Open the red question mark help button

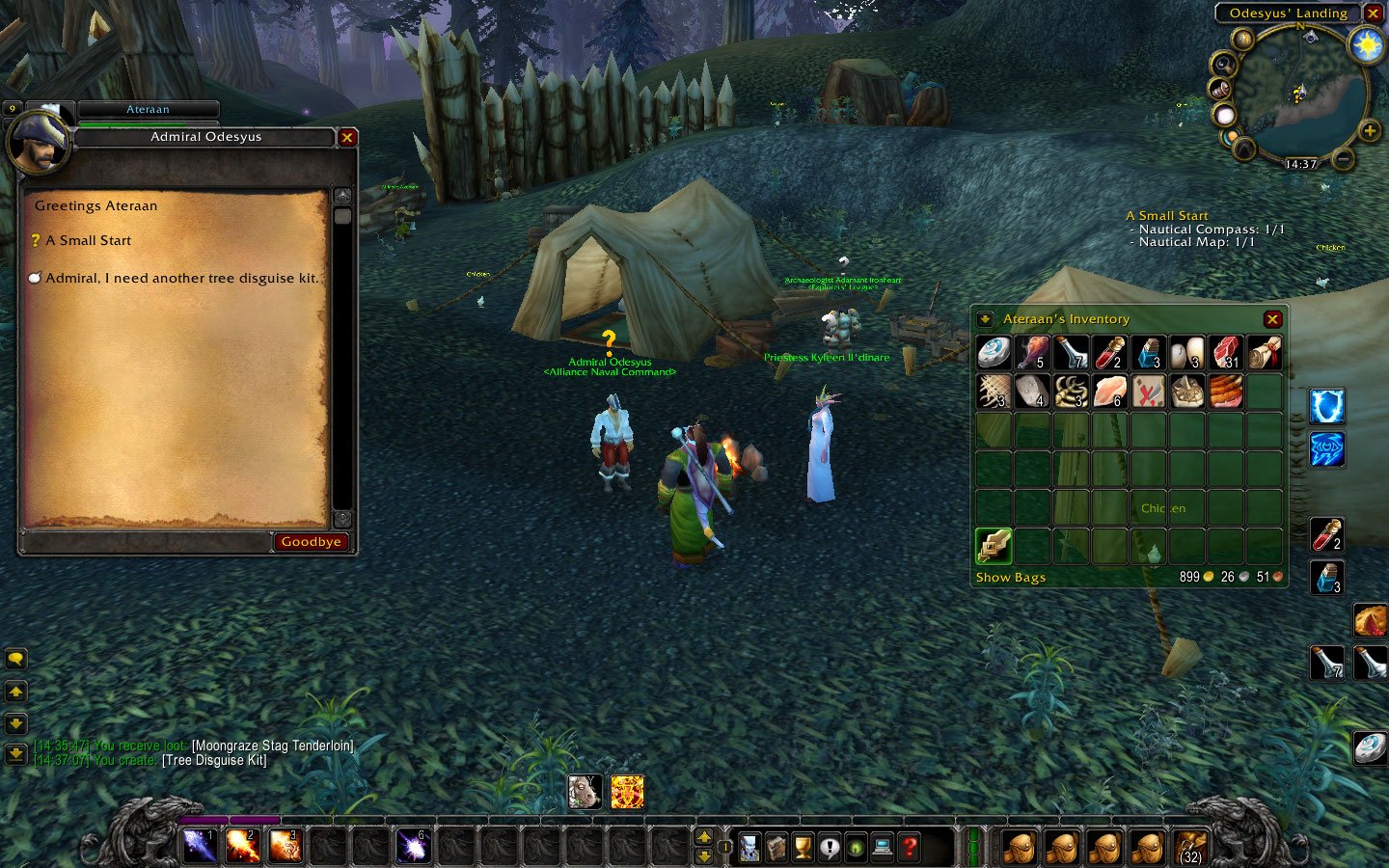tap(909, 848)
